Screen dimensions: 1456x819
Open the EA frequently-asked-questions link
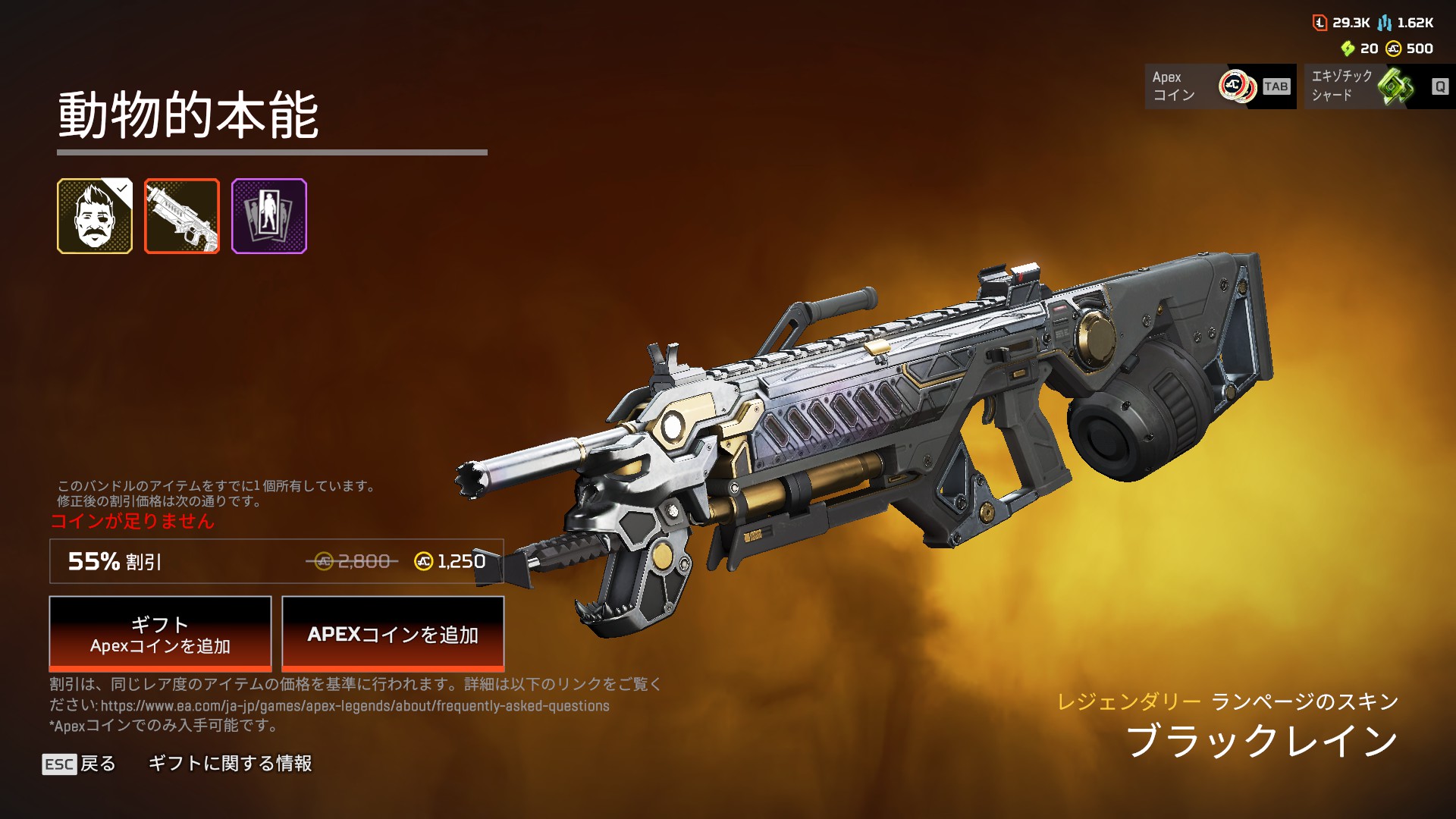(355, 706)
